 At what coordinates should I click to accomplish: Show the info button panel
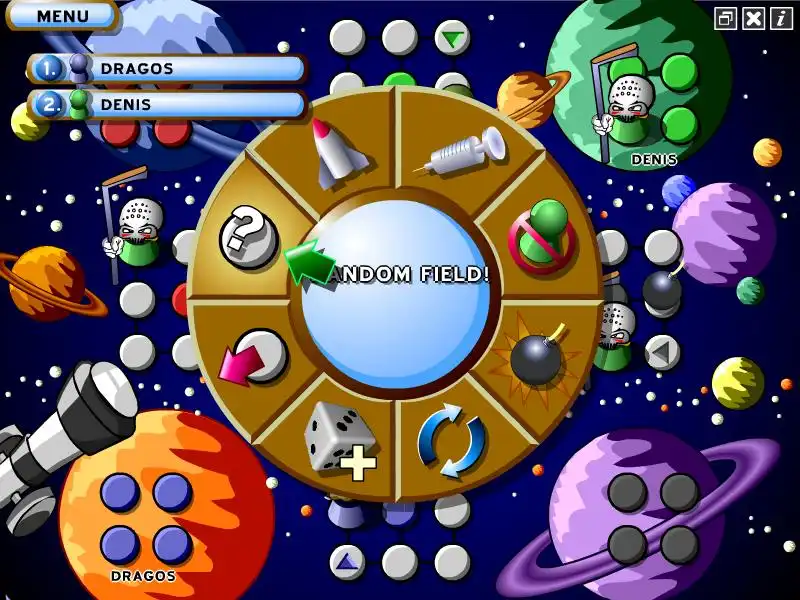tap(782, 18)
